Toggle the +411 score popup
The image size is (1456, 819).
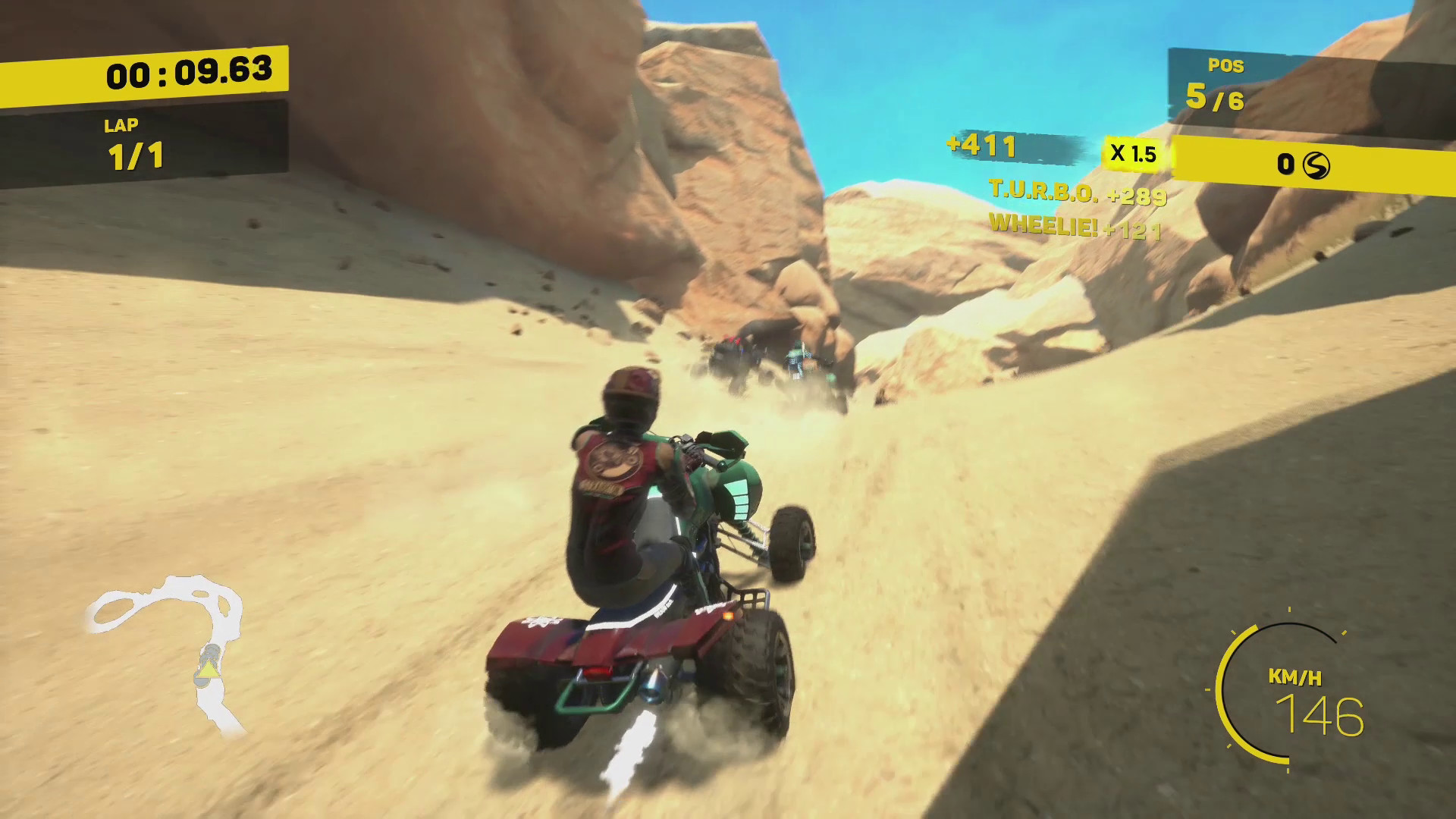[981, 145]
